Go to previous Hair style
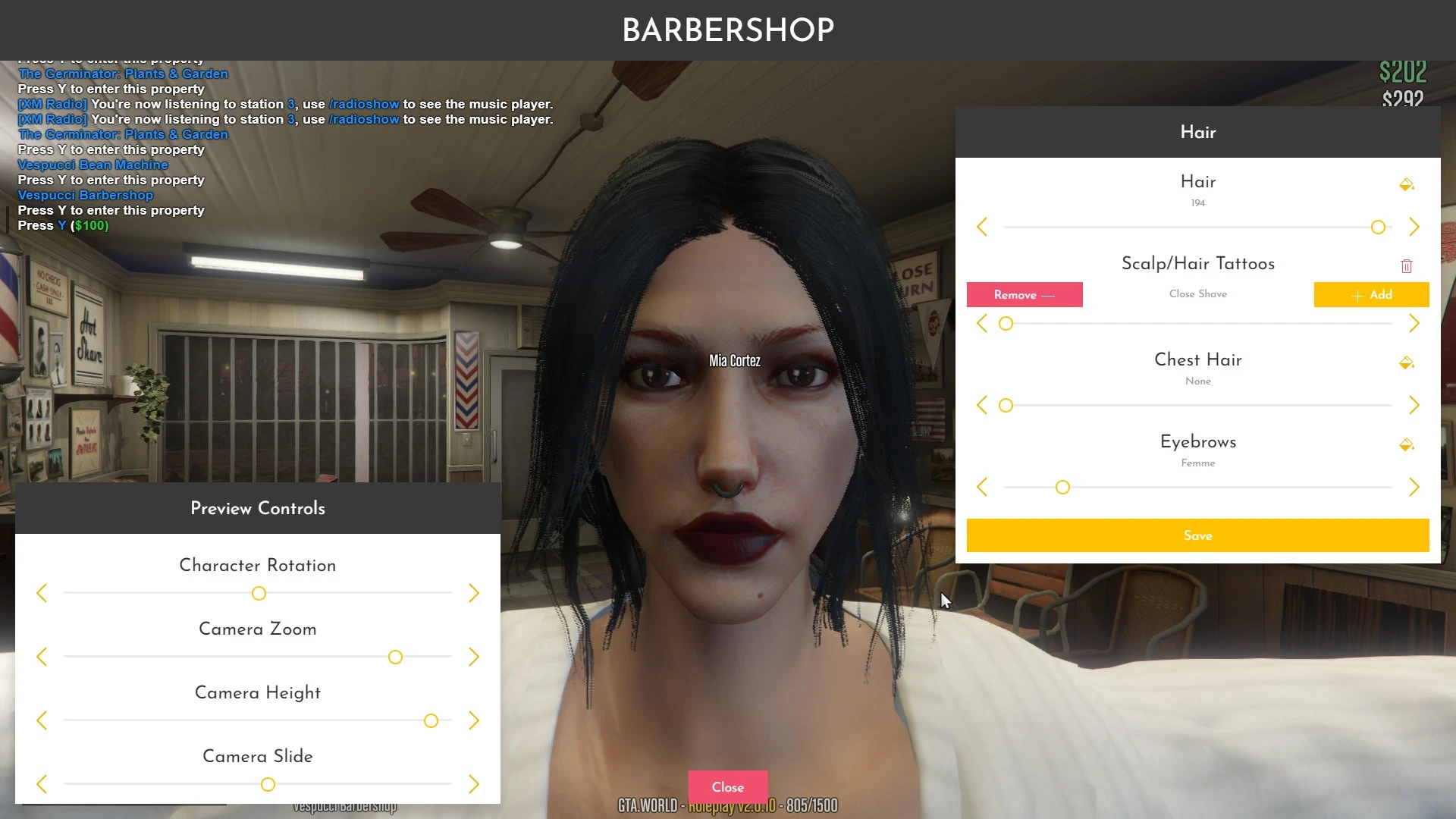Screen dimensions: 1456x819 982,227
